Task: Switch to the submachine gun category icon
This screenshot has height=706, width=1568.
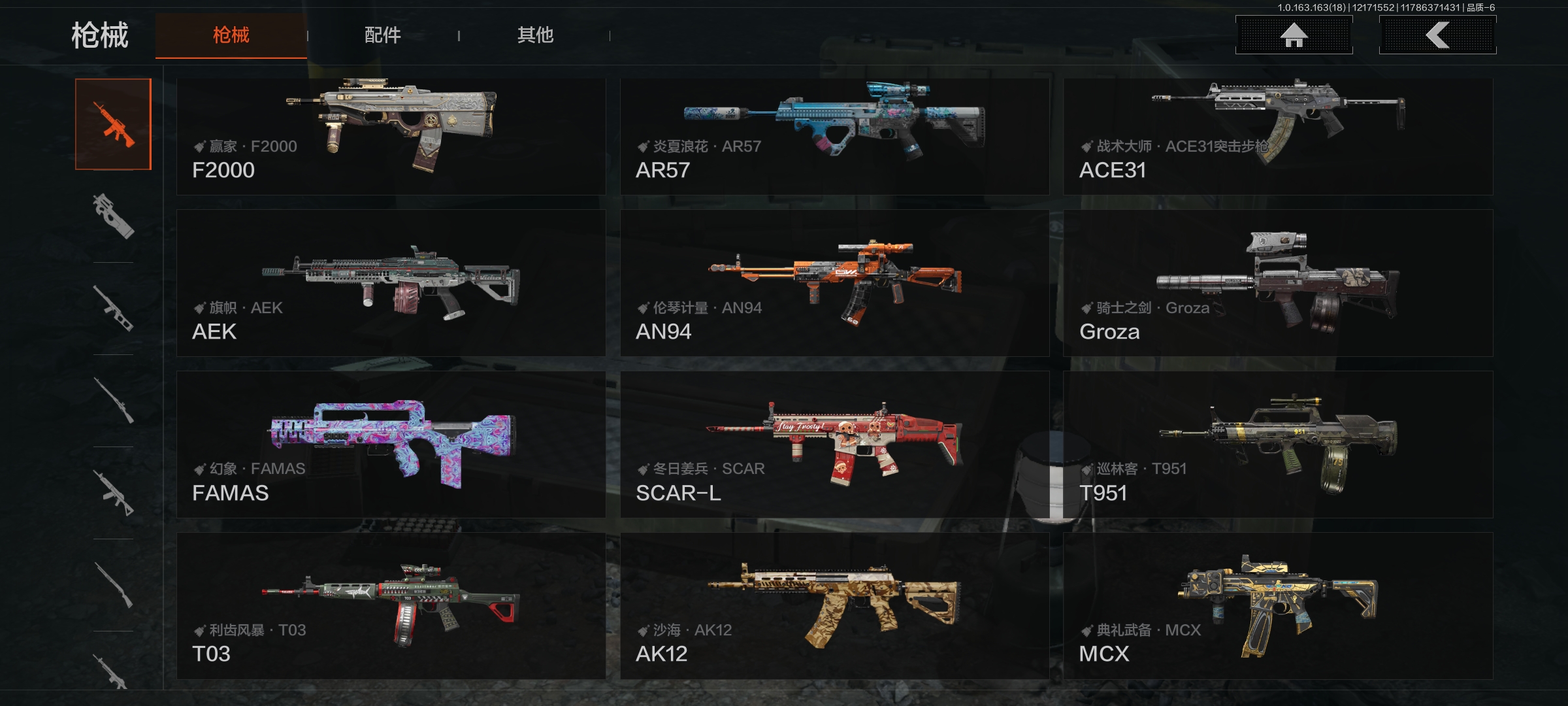Action: pyautogui.click(x=113, y=216)
